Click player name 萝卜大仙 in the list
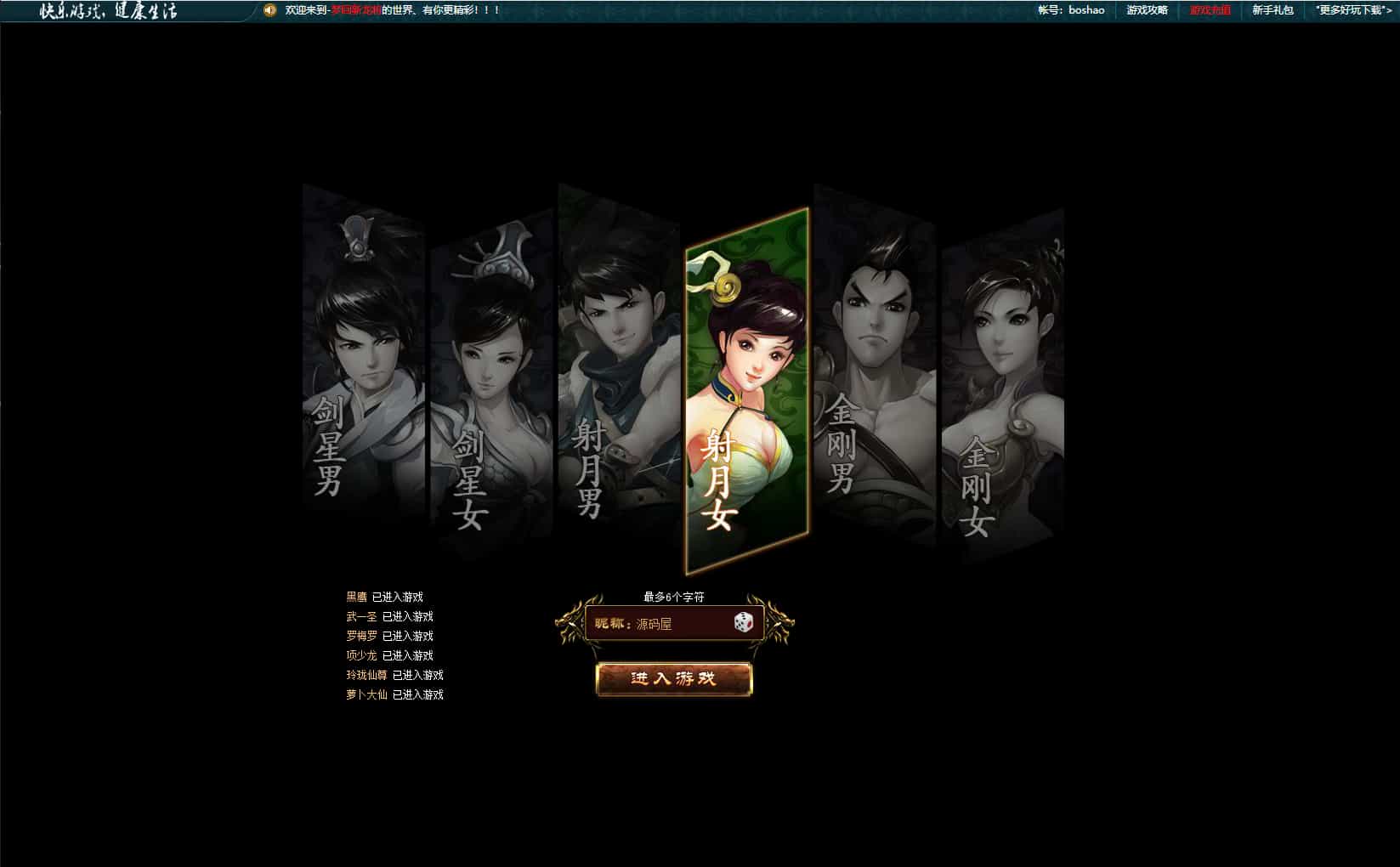Screen dimensions: 1400x867 click(x=369, y=694)
